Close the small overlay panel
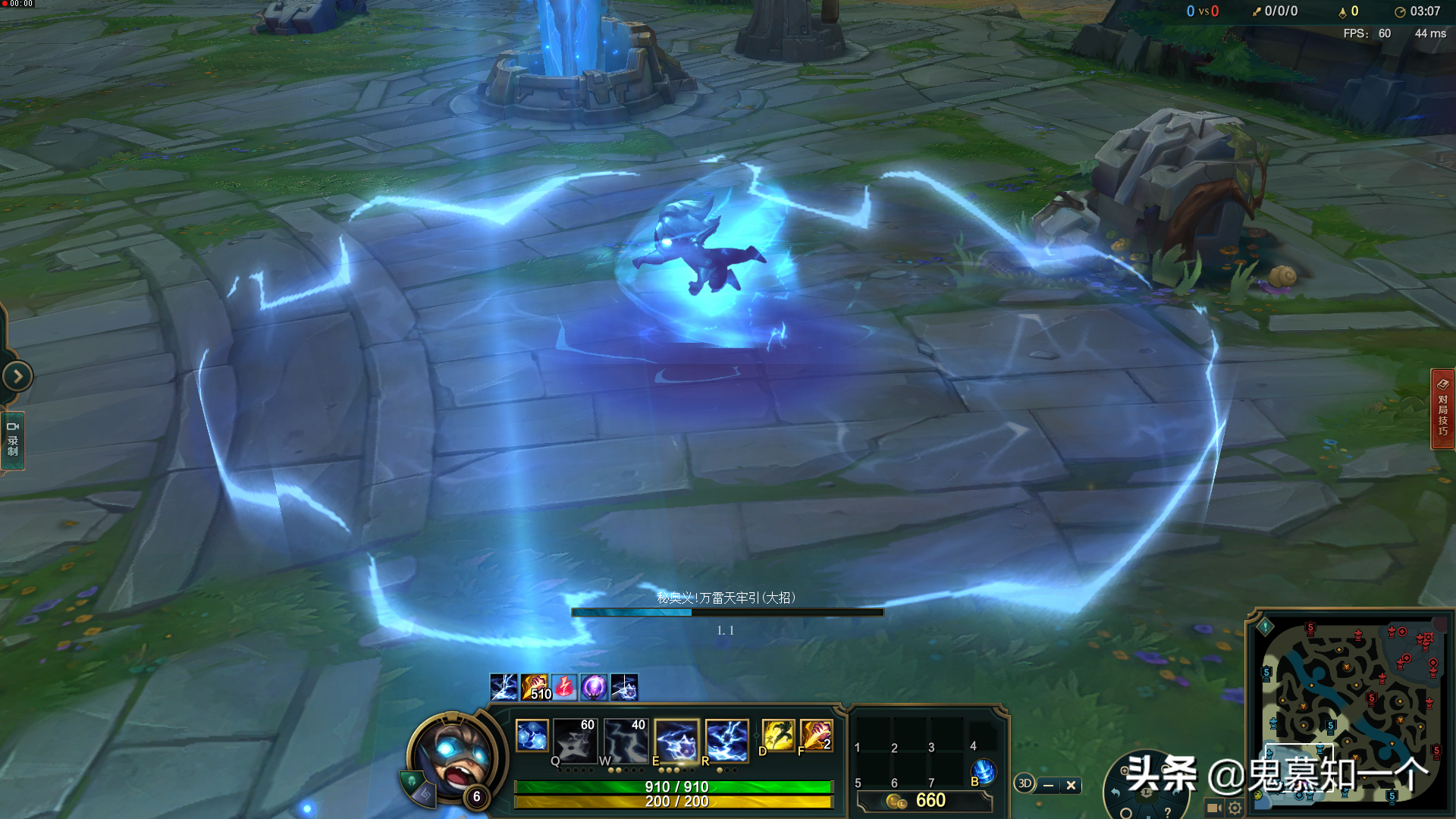This screenshot has height=819, width=1456. (x=1071, y=786)
